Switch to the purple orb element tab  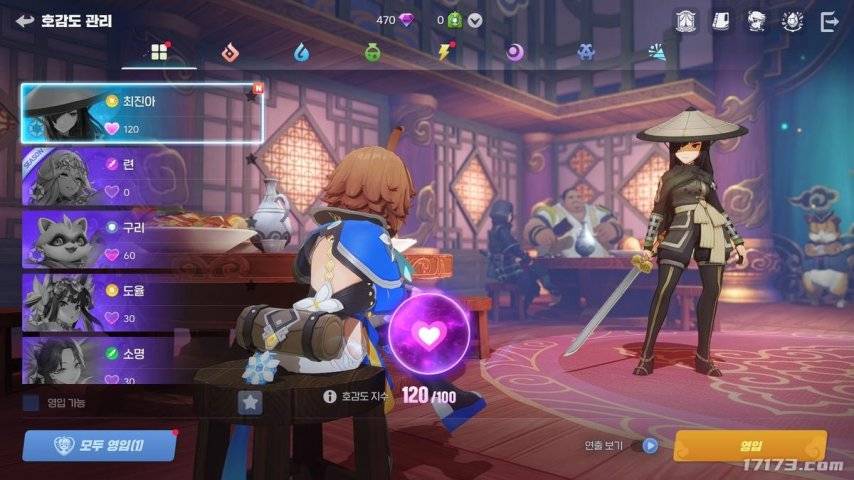coord(515,51)
